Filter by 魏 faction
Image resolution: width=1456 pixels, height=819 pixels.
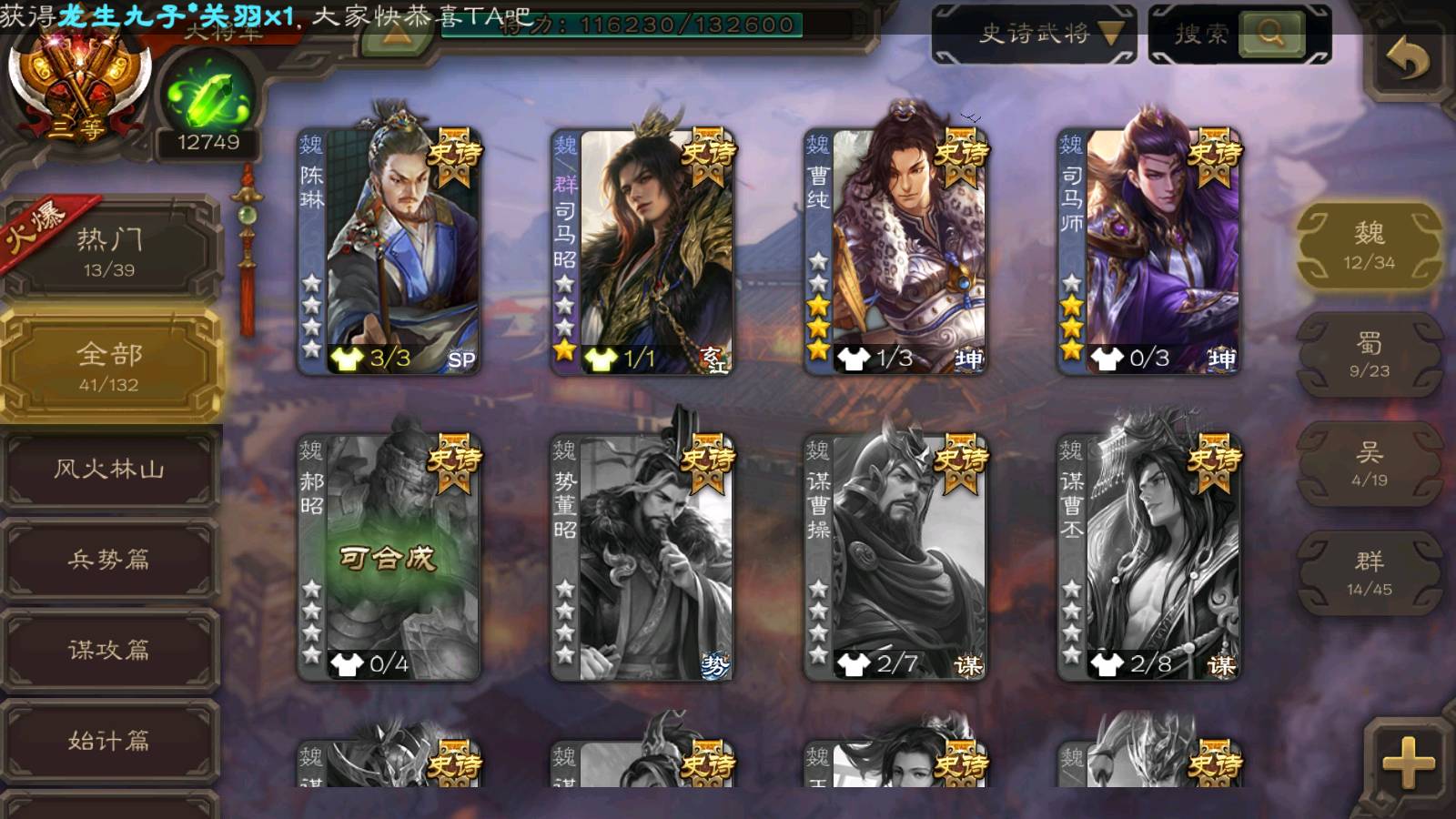point(1369,245)
